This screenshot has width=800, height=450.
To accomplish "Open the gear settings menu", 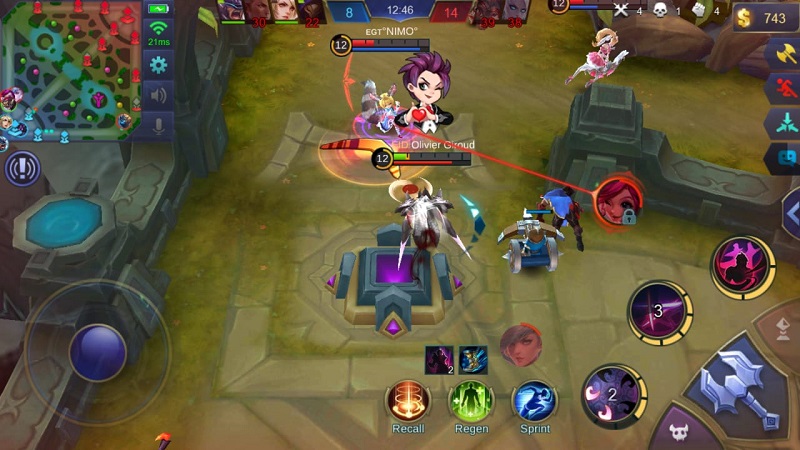I will [158, 65].
